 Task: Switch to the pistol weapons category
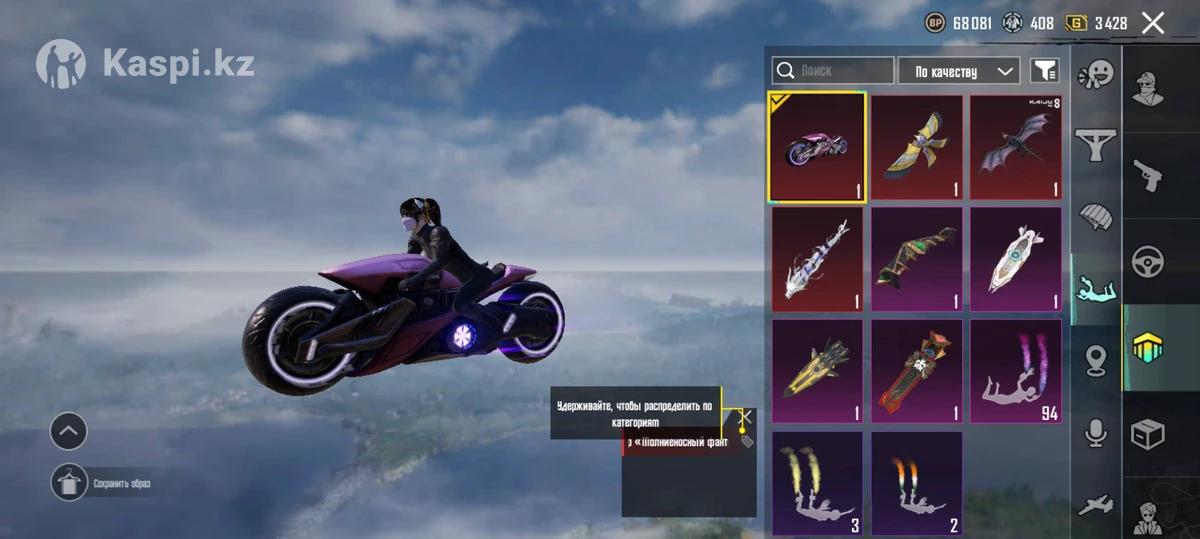point(1147,175)
